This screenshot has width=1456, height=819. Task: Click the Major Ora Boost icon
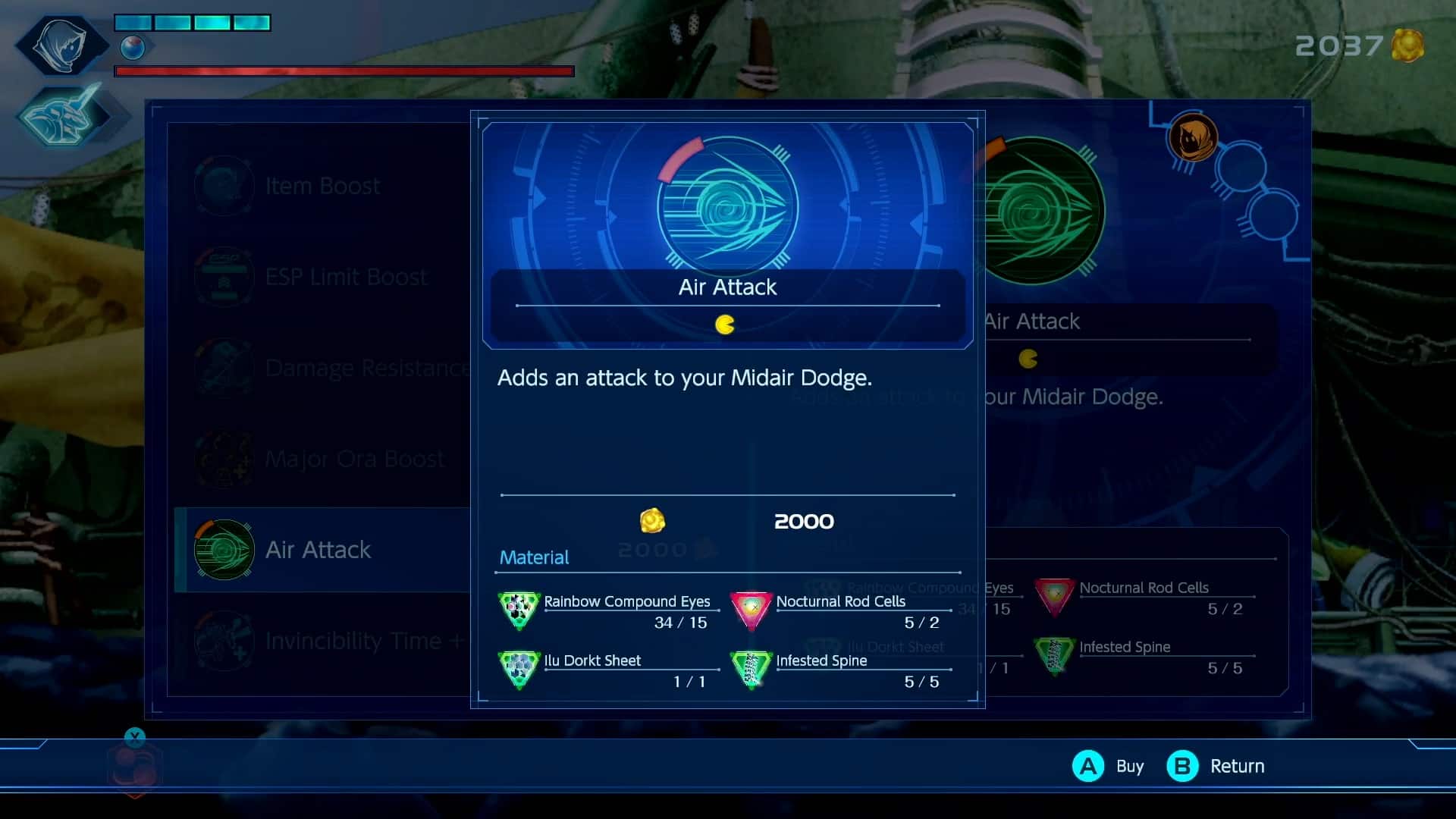pyautogui.click(x=224, y=459)
